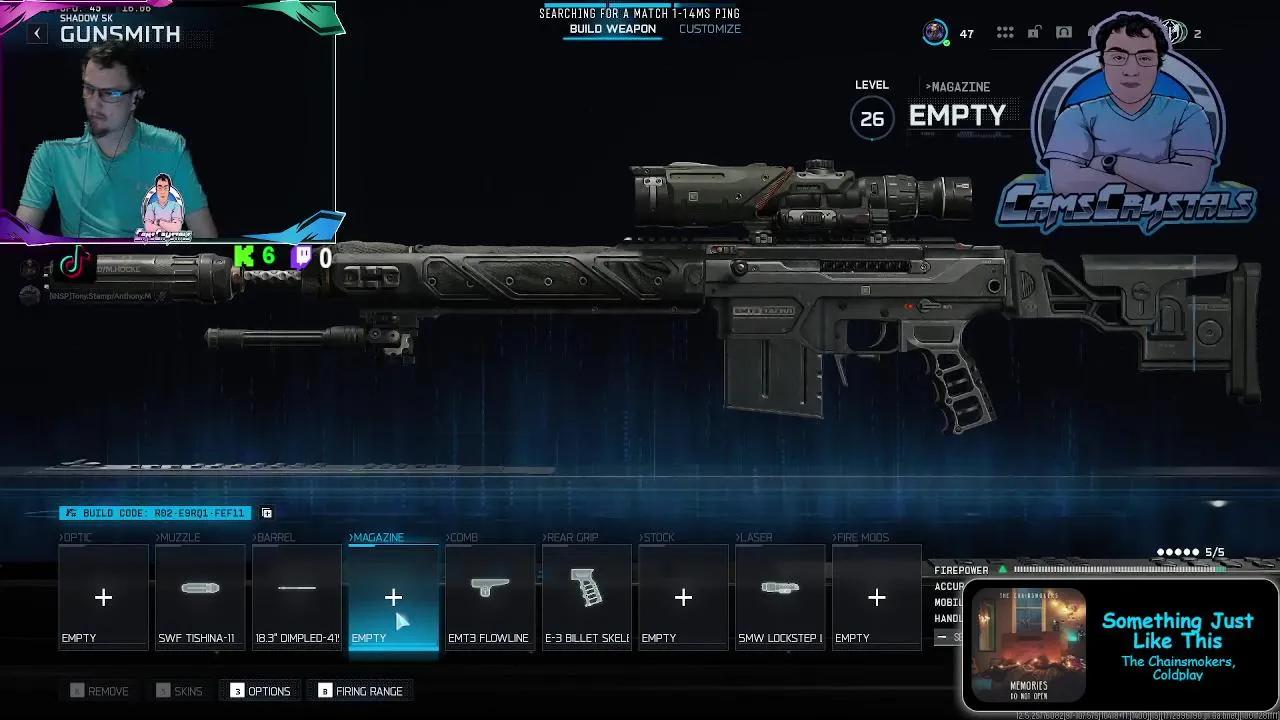Copy the weapon build code
This screenshot has width=1280, height=720.
tap(266, 512)
